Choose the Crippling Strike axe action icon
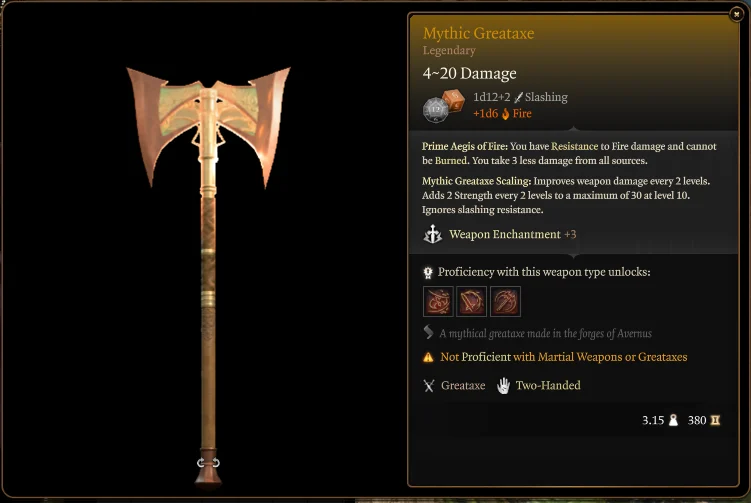Viewport: 751px width, 503px height. click(505, 301)
